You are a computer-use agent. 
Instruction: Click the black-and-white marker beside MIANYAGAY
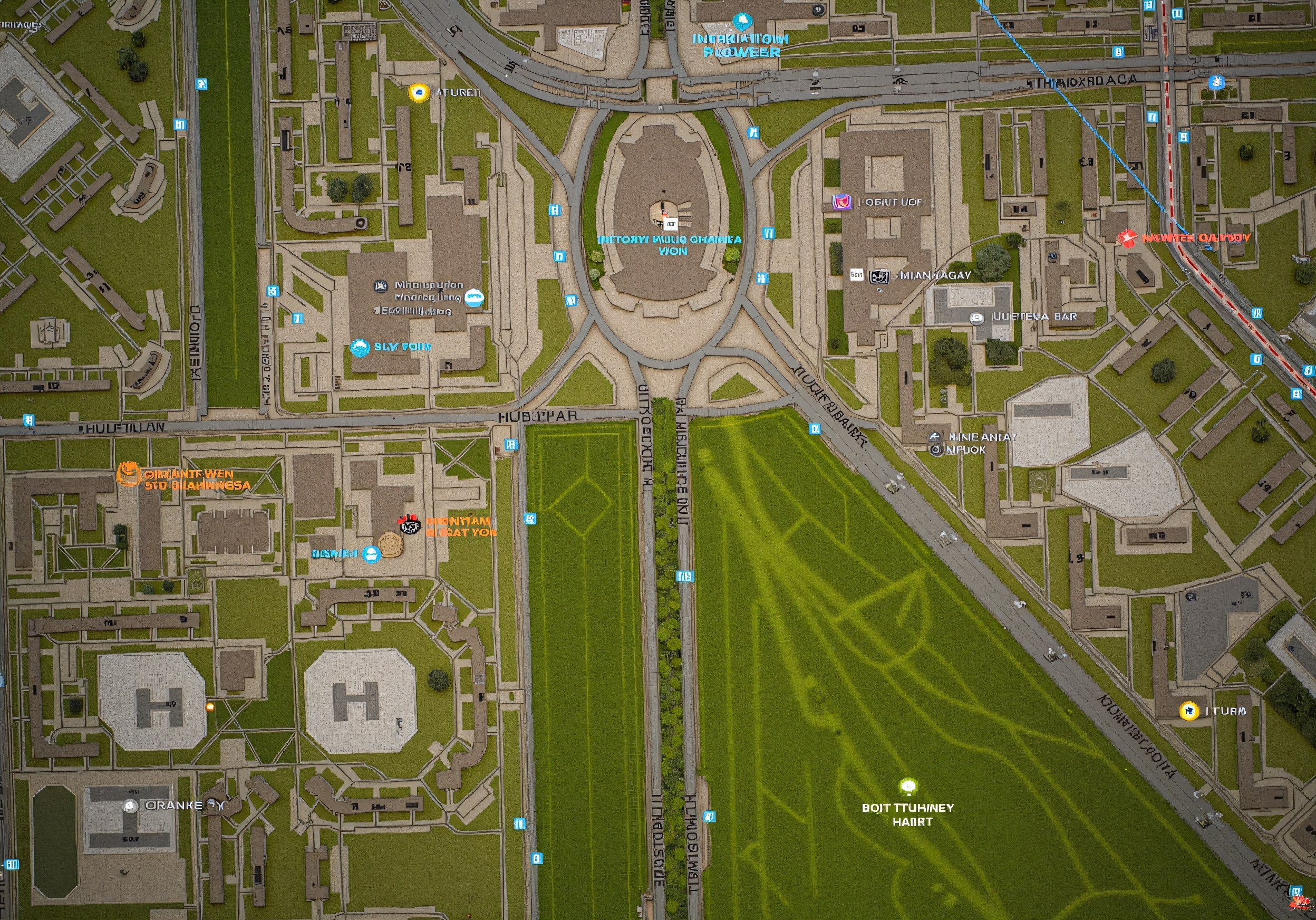point(879,276)
